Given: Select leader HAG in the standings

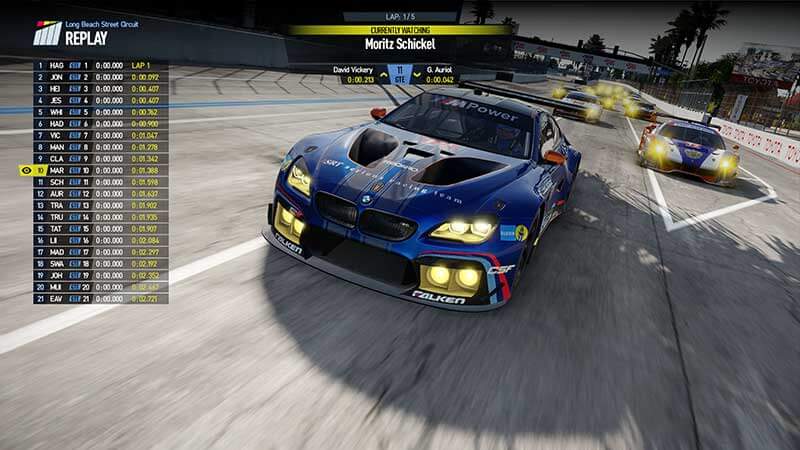Looking at the screenshot, I should coord(57,65).
